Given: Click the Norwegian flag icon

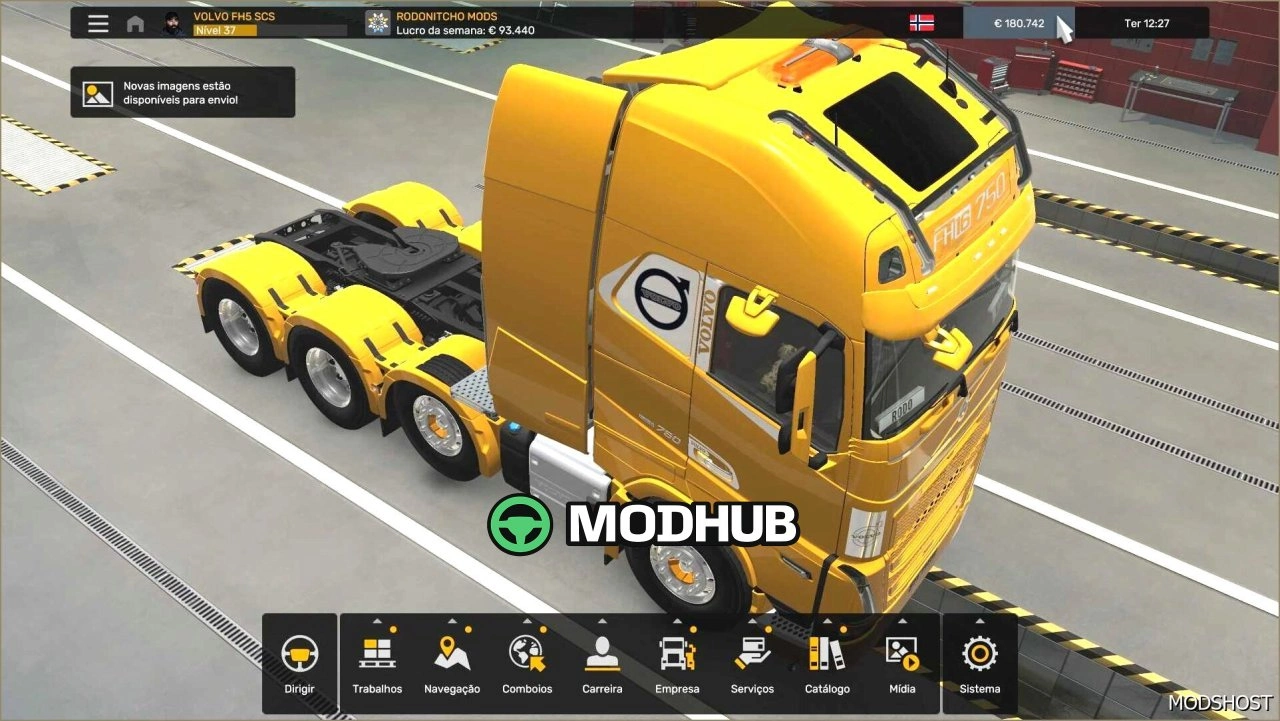Looking at the screenshot, I should click(921, 21).
